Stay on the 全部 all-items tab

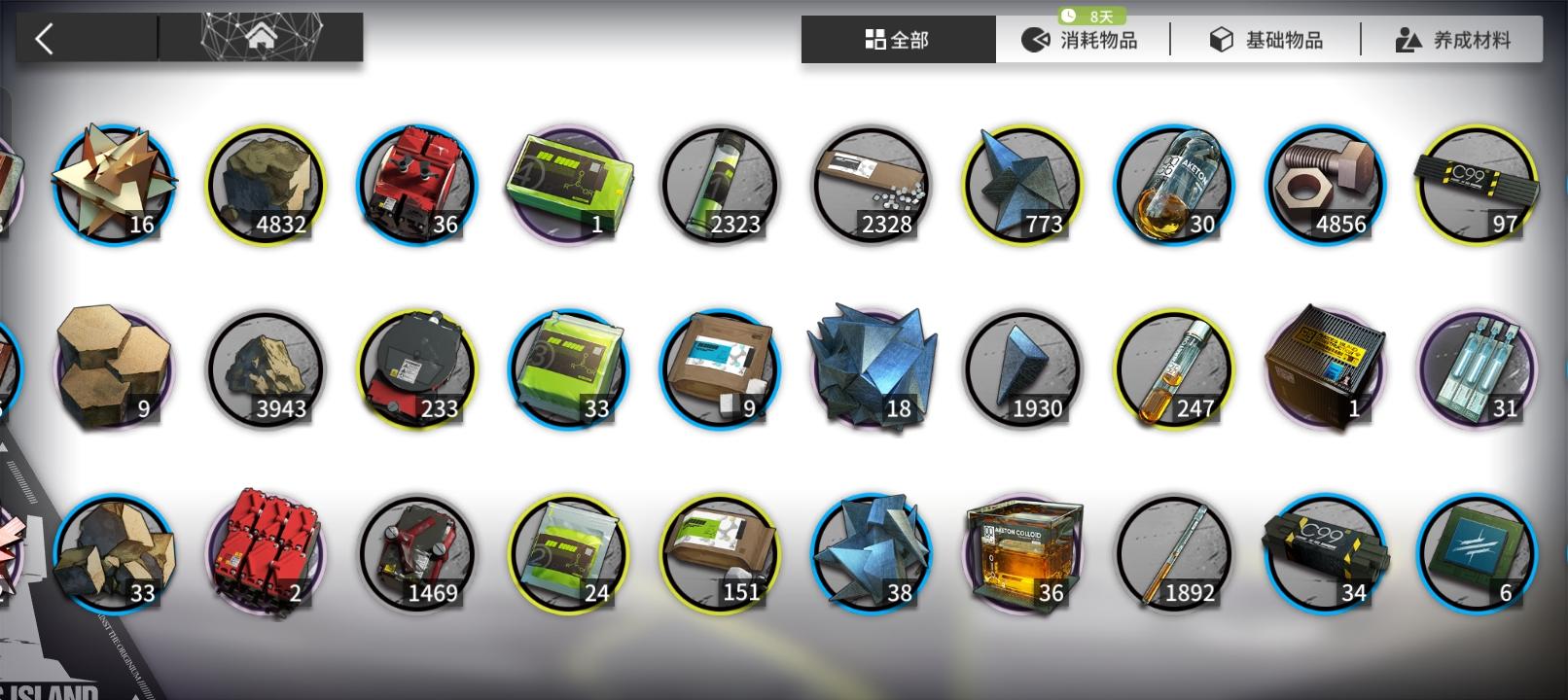[x=898, y=40]
